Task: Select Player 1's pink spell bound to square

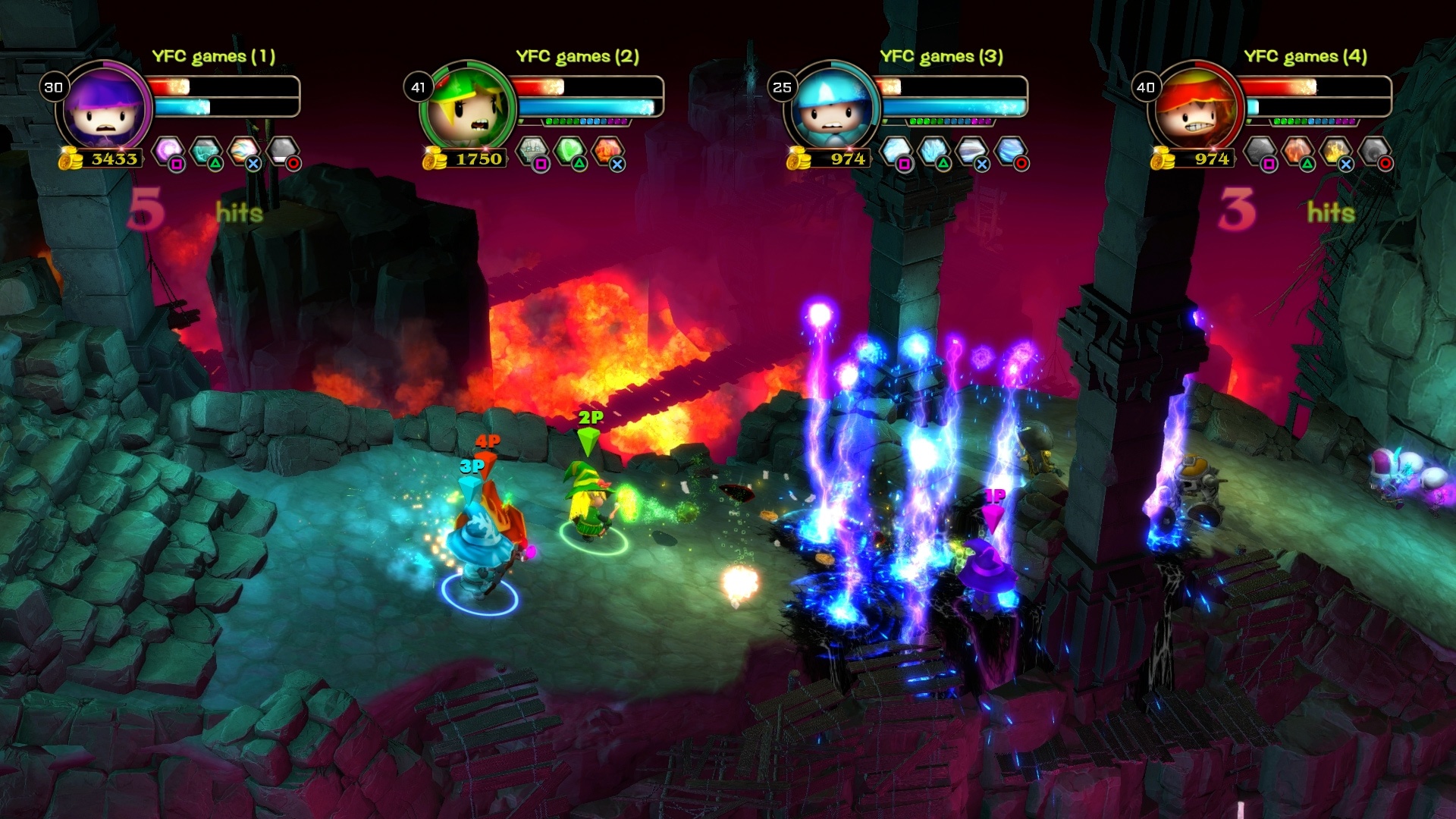Action: click(168, 149)
